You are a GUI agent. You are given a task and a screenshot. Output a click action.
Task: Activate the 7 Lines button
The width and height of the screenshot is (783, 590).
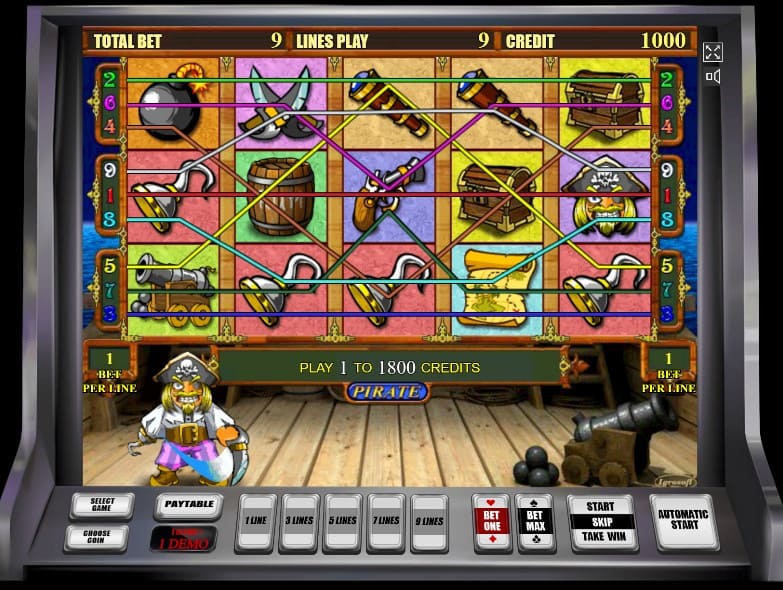click(x=386, y=521)
